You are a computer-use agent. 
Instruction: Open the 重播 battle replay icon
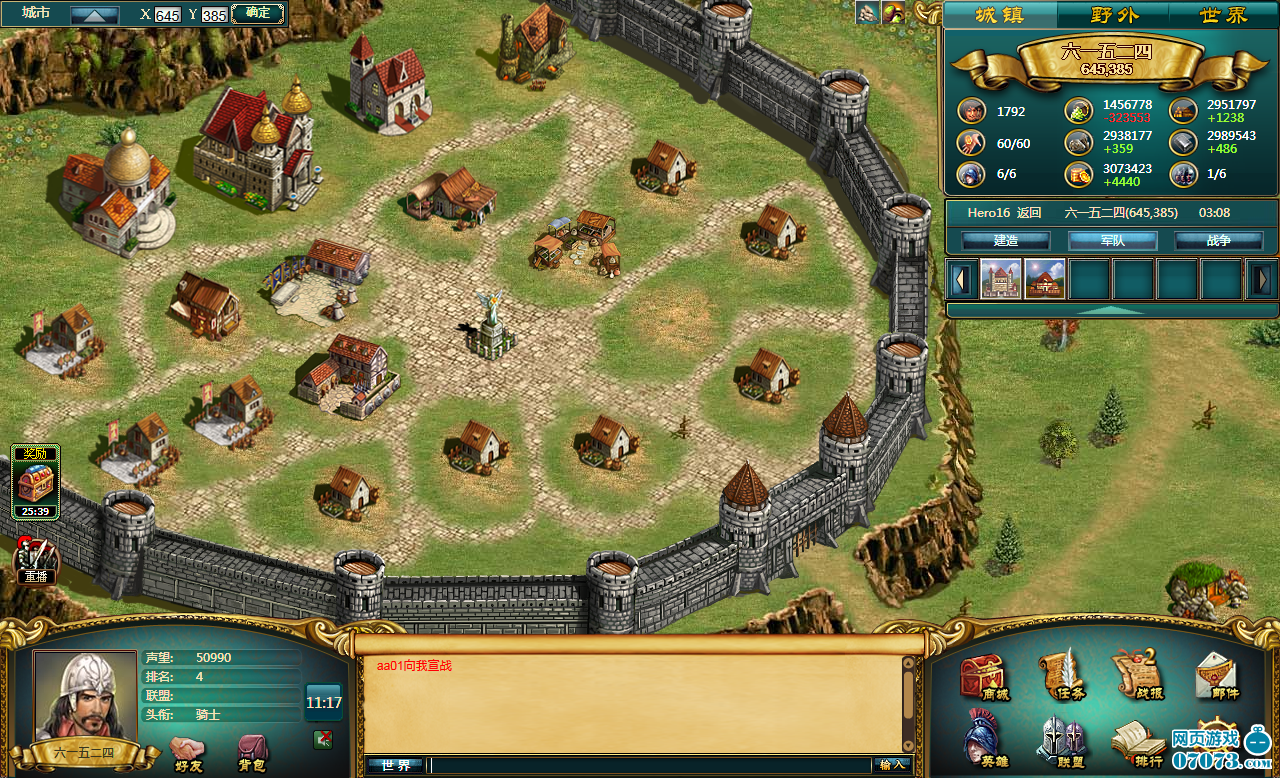tap(36, 560)
